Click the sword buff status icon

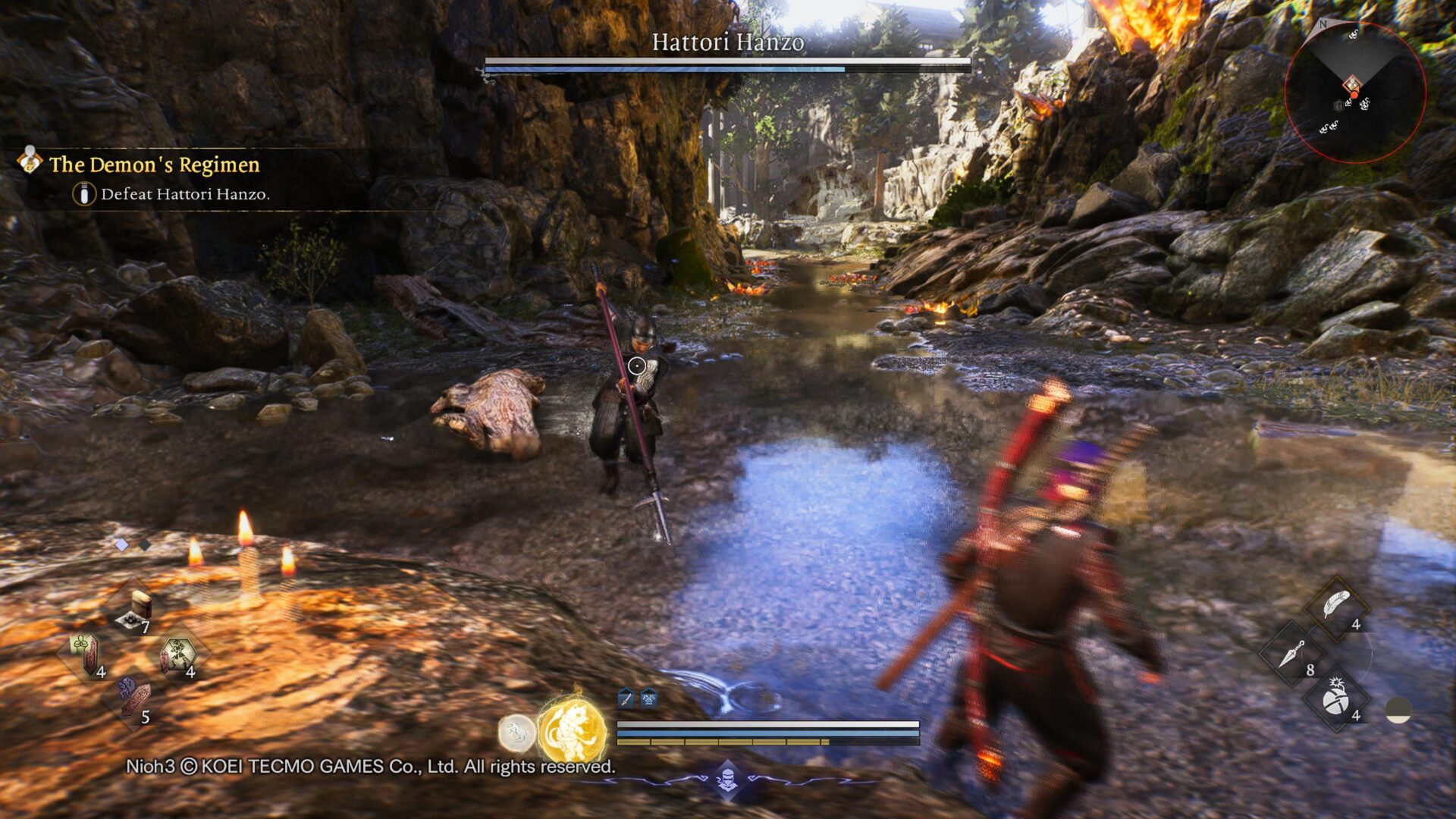[x=626, y=698]
